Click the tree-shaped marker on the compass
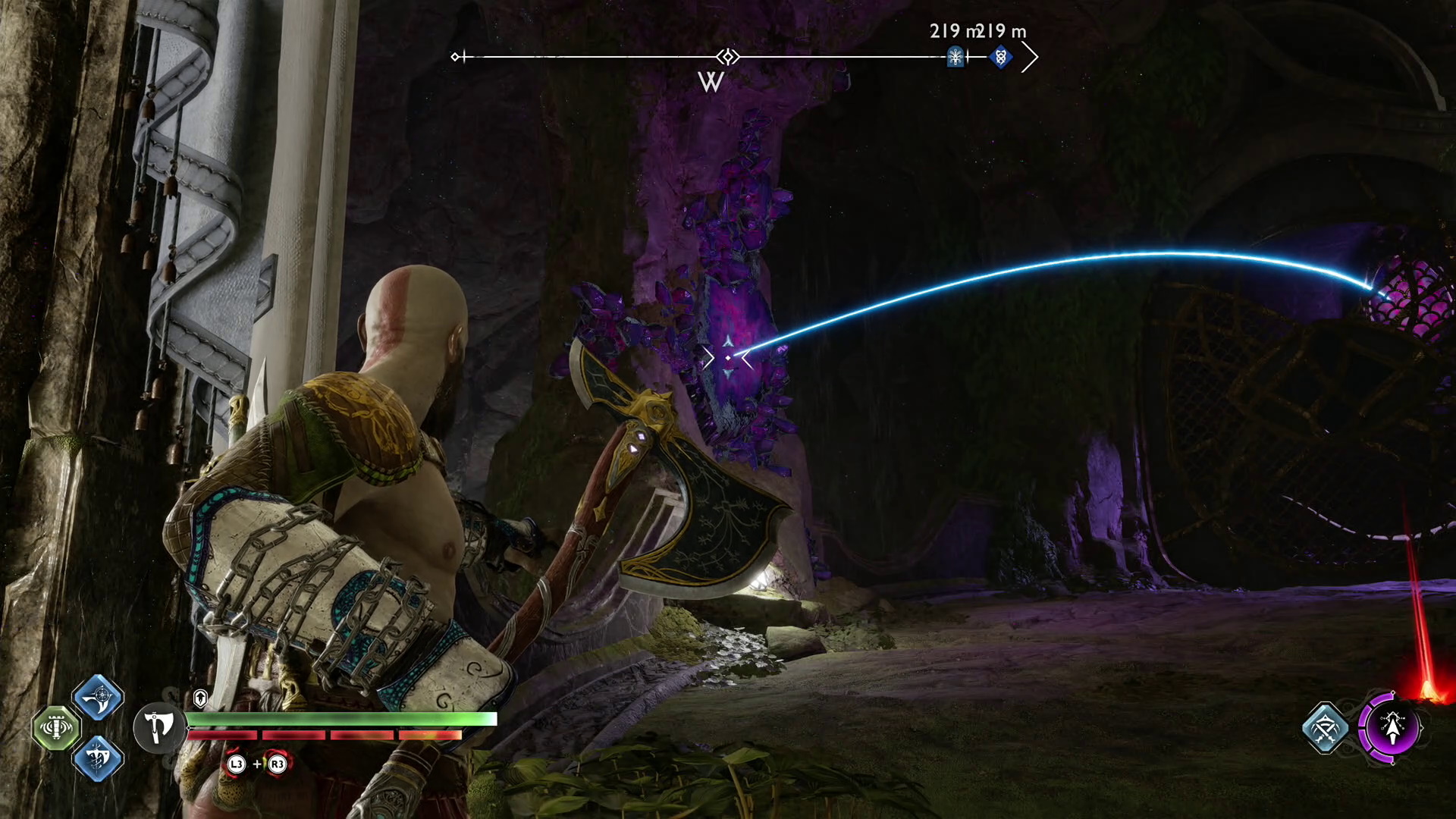1456x819 pixels. pyautogui.click(x=955, y=57)
